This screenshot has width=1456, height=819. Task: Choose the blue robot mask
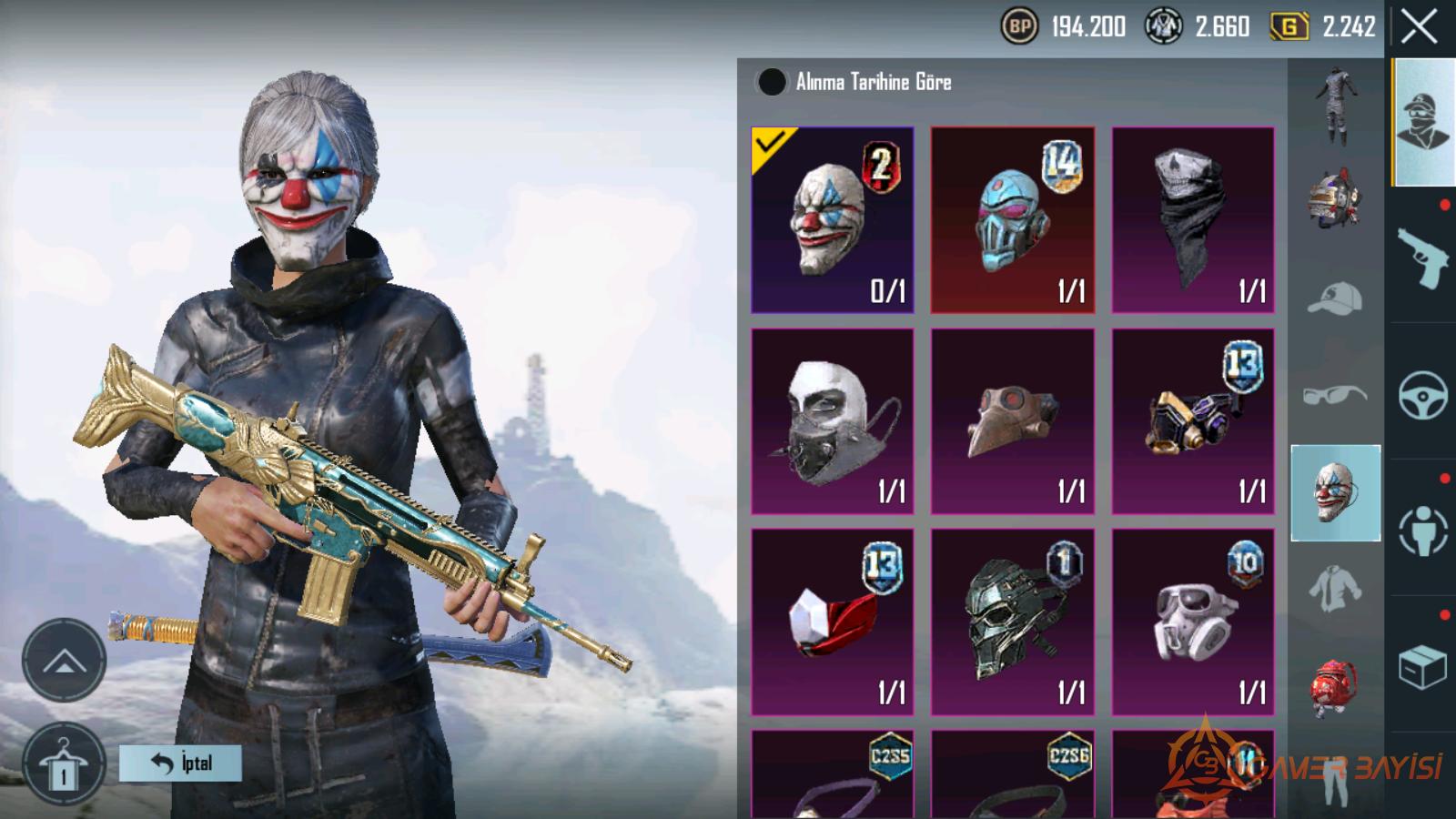click(1012, 220)
